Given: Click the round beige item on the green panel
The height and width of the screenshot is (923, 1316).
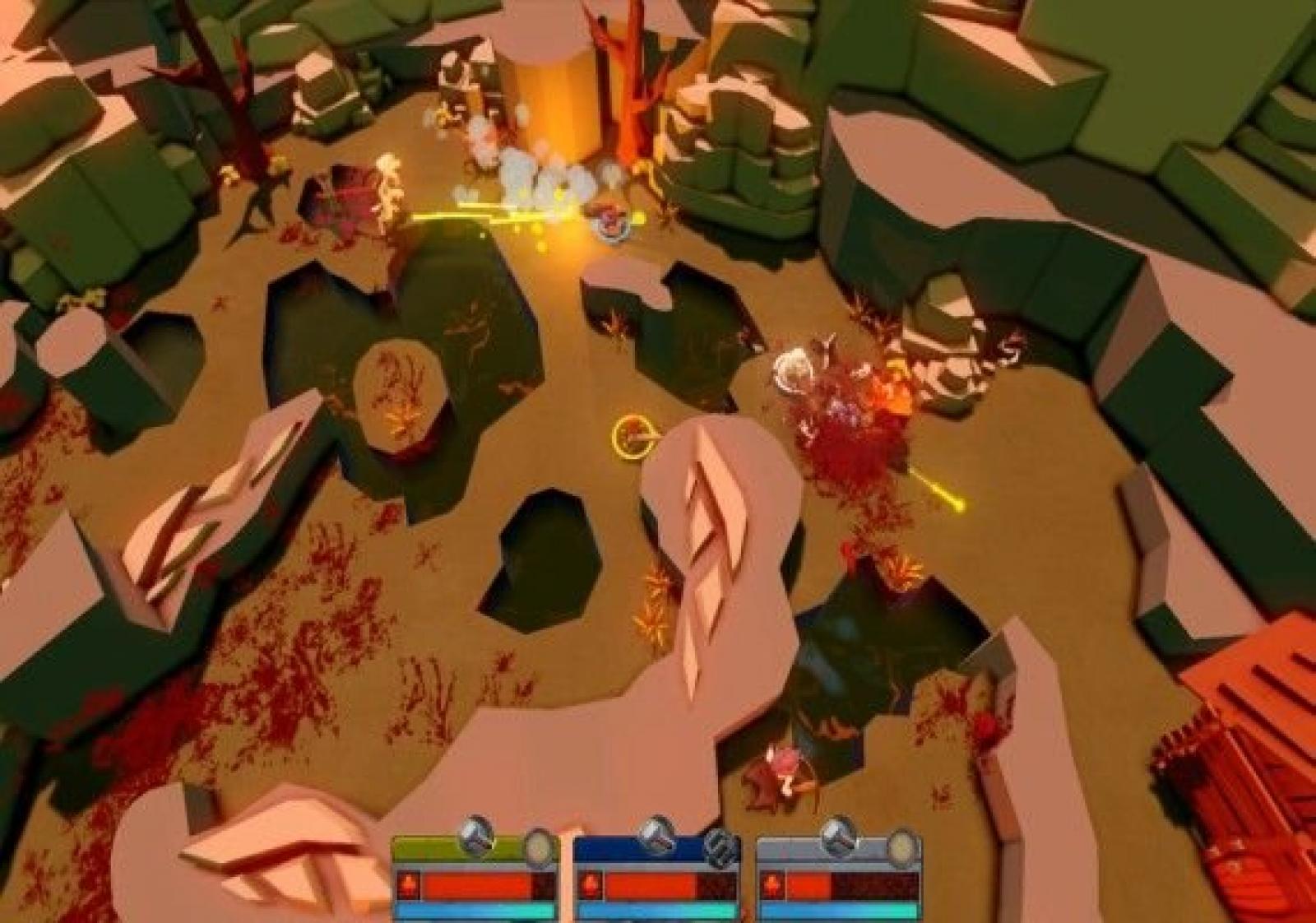Looking at the screenshot, I should tap(540, 846).
